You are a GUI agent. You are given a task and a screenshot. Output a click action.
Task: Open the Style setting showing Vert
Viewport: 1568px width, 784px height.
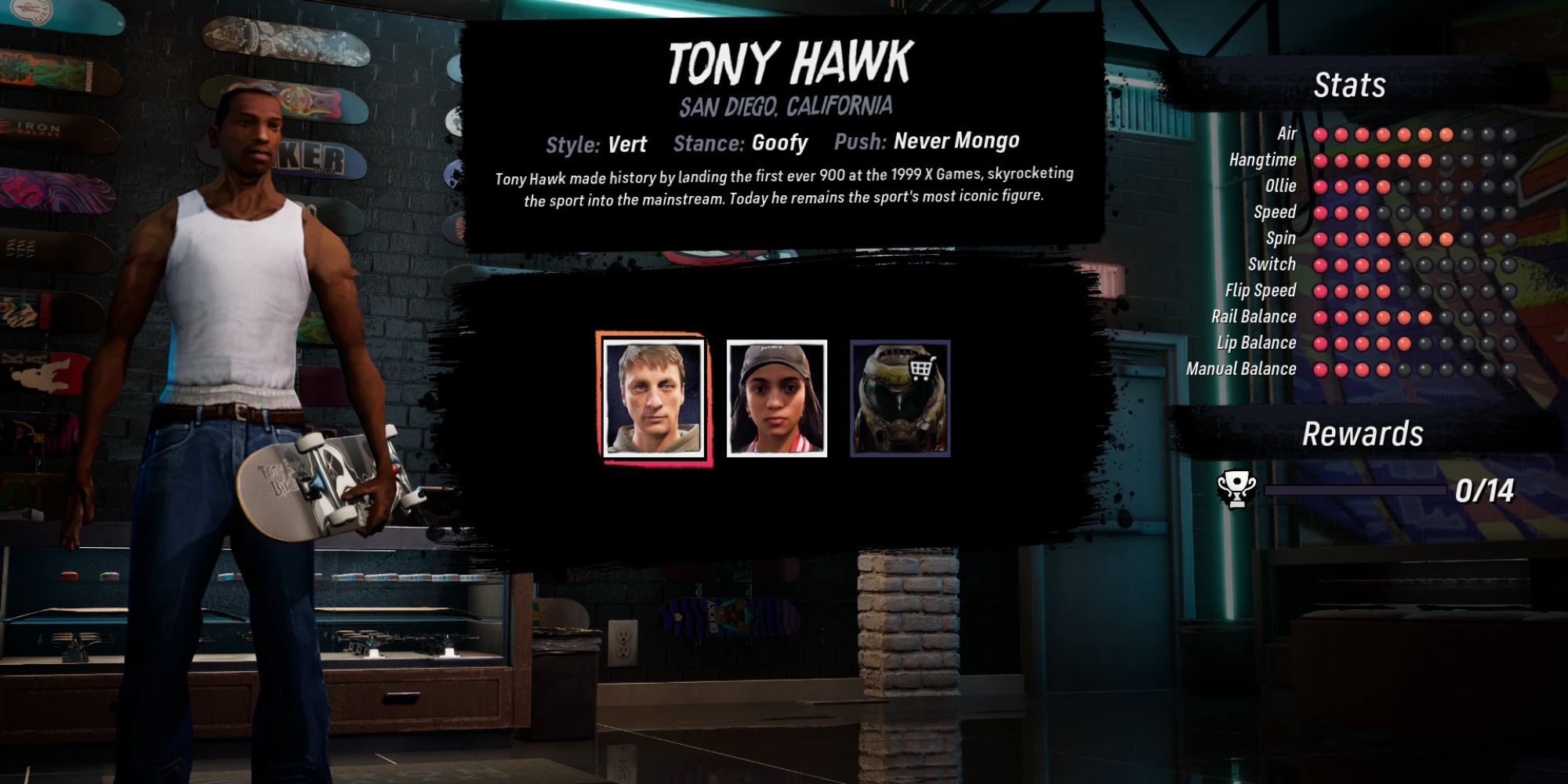point(598,143)
